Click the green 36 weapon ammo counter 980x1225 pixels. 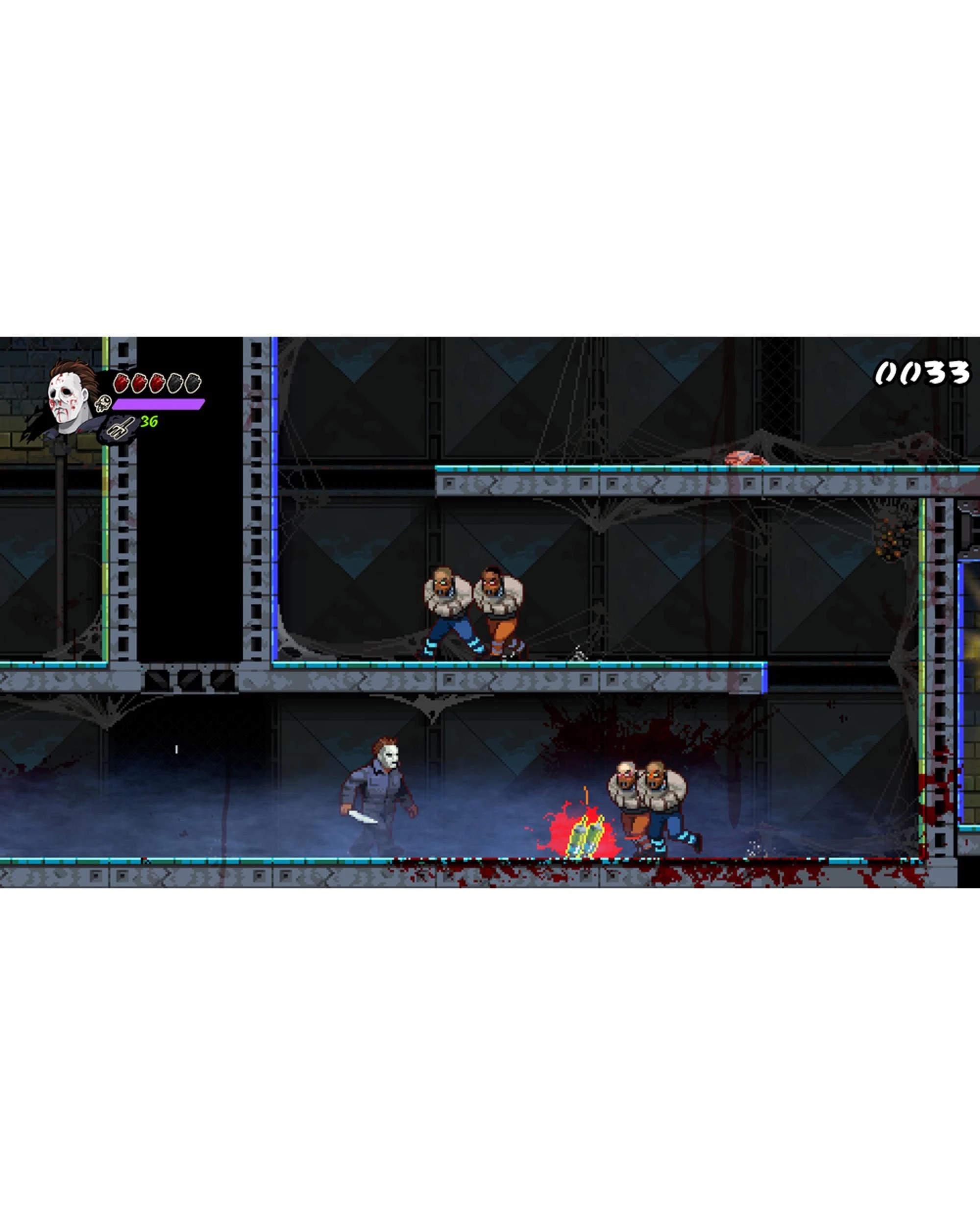point(150,421)
